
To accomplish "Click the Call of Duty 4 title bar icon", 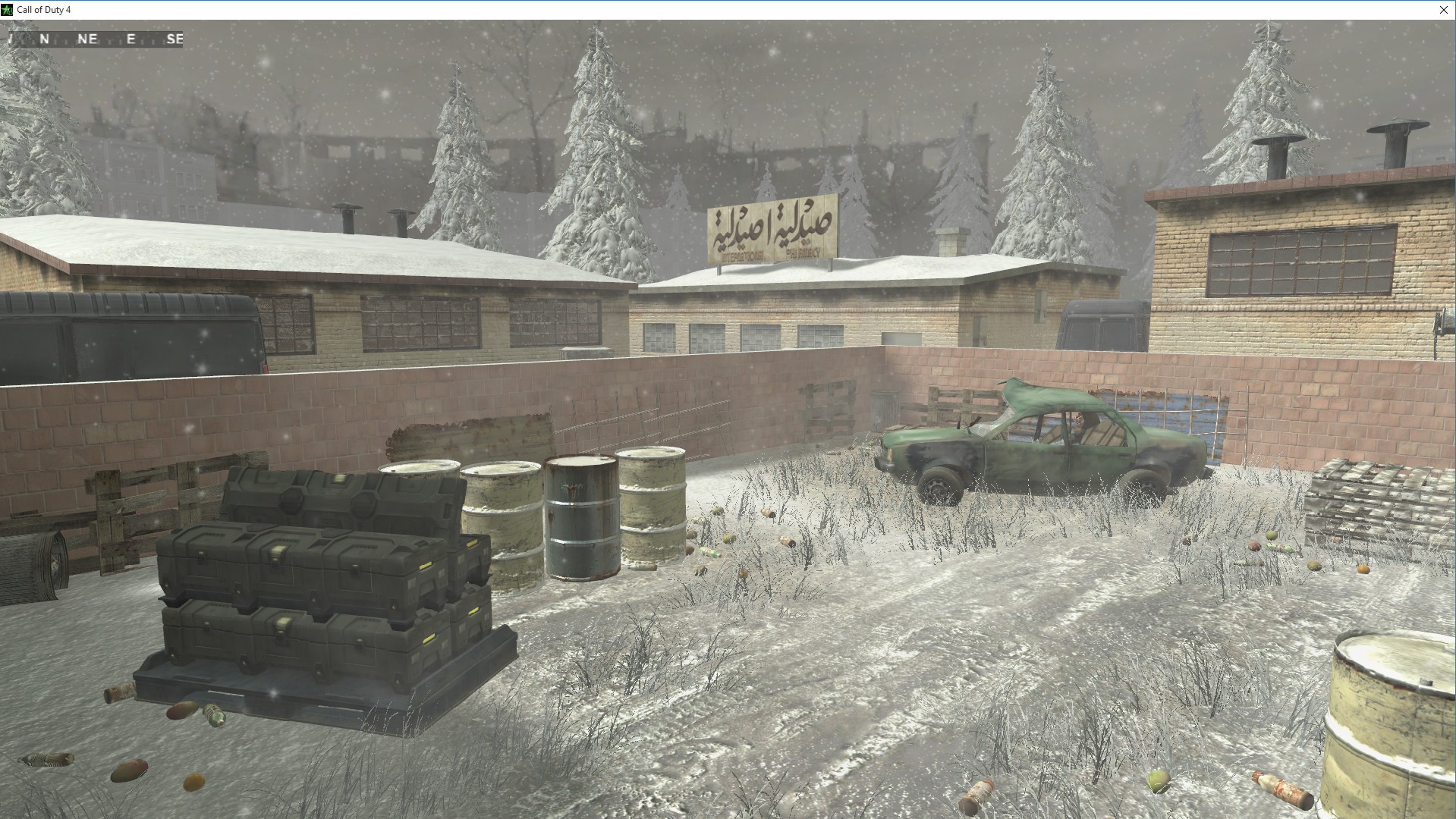I will tap(7, 10).
